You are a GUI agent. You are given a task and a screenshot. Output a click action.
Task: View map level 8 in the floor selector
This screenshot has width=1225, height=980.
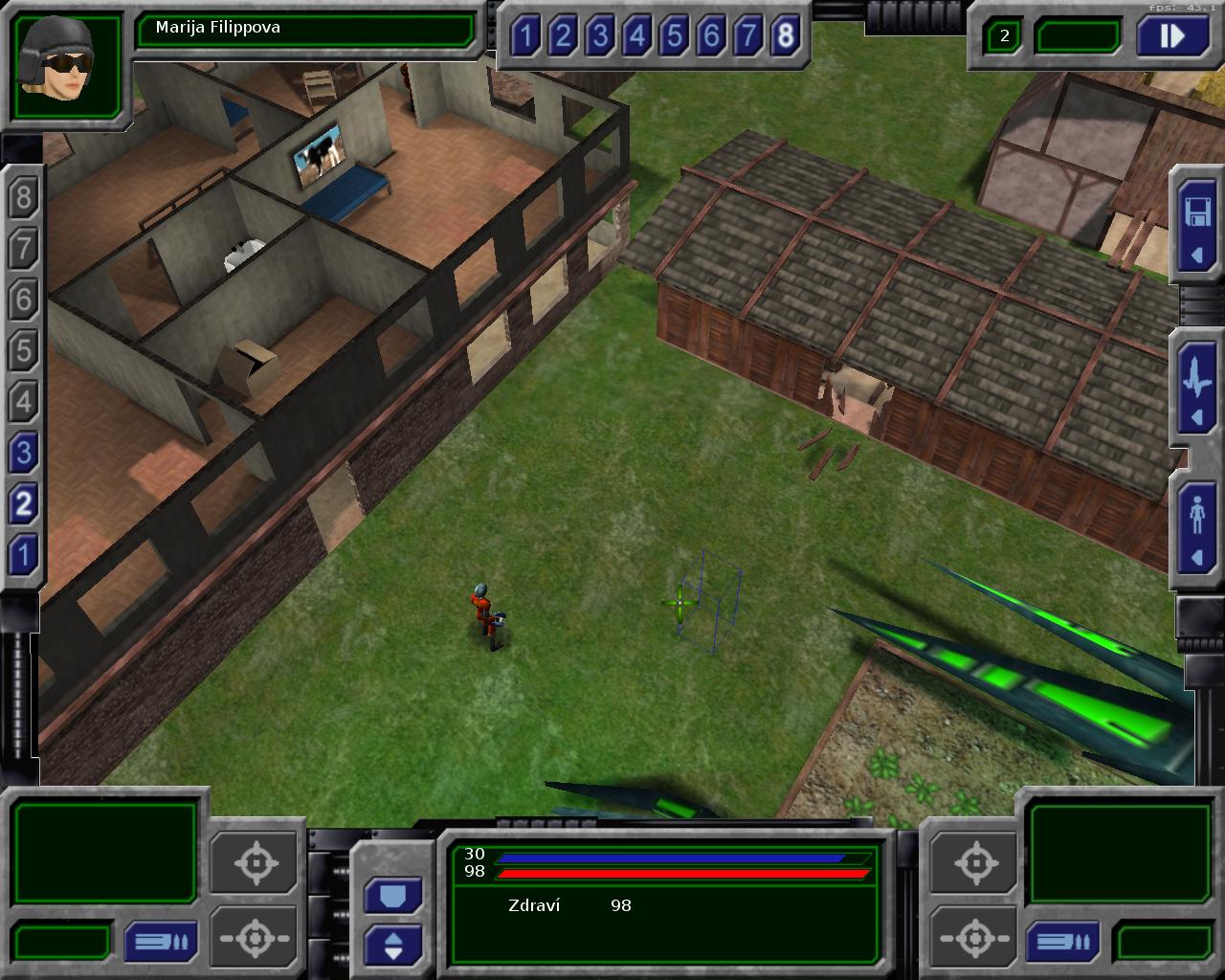pos(23,198)
